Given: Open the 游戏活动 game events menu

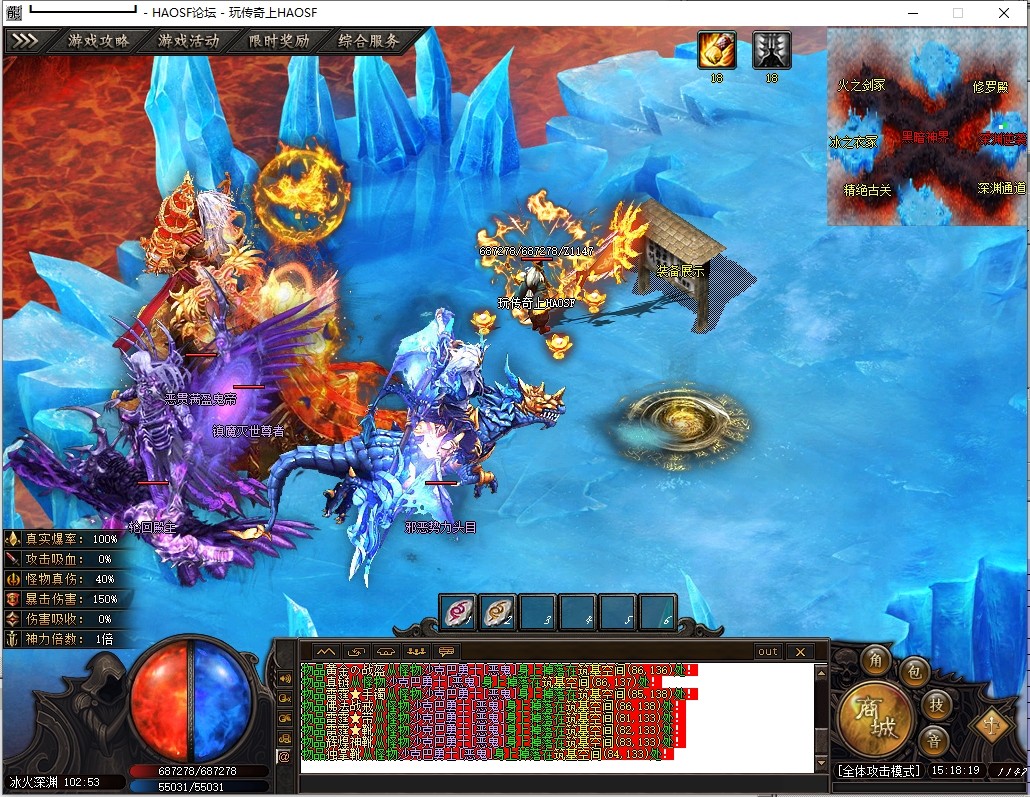Looking at the screenshot, I should (188, 42).
